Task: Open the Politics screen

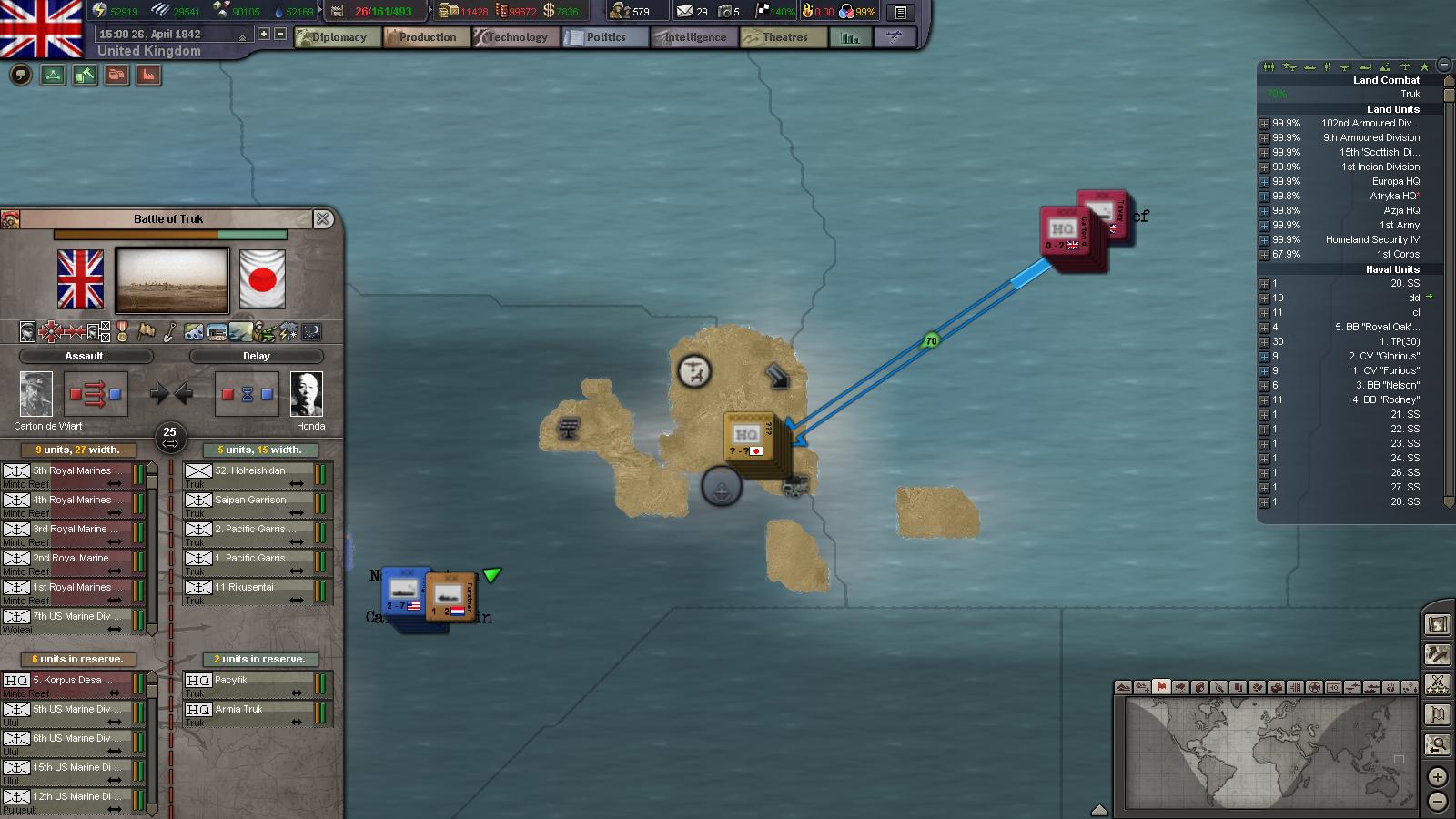Action: 604,37
